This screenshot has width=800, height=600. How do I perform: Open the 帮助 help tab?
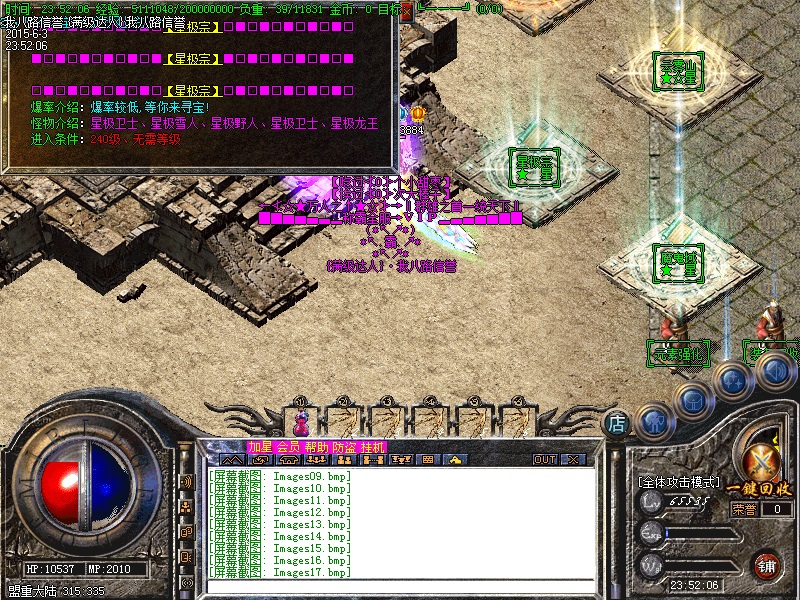[316, 446]
